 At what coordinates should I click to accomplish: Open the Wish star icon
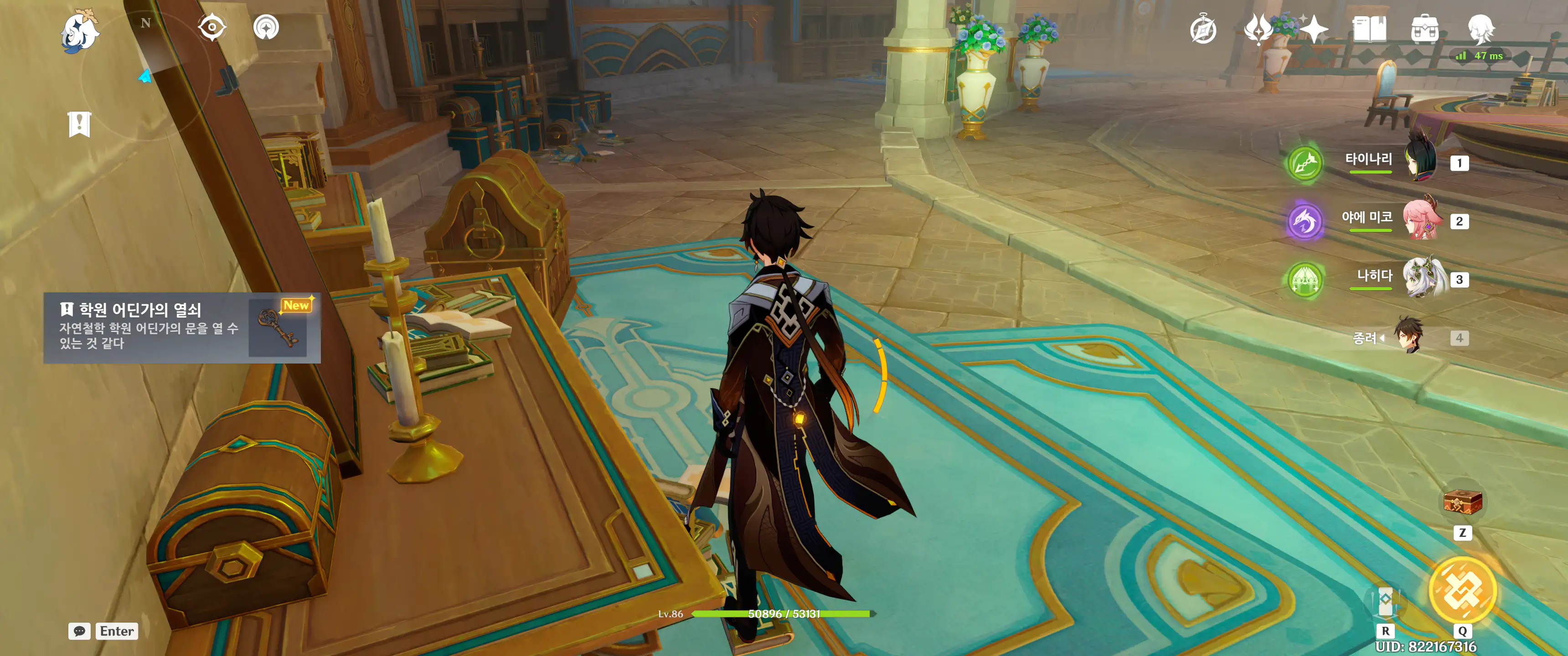coord(1314,29)
